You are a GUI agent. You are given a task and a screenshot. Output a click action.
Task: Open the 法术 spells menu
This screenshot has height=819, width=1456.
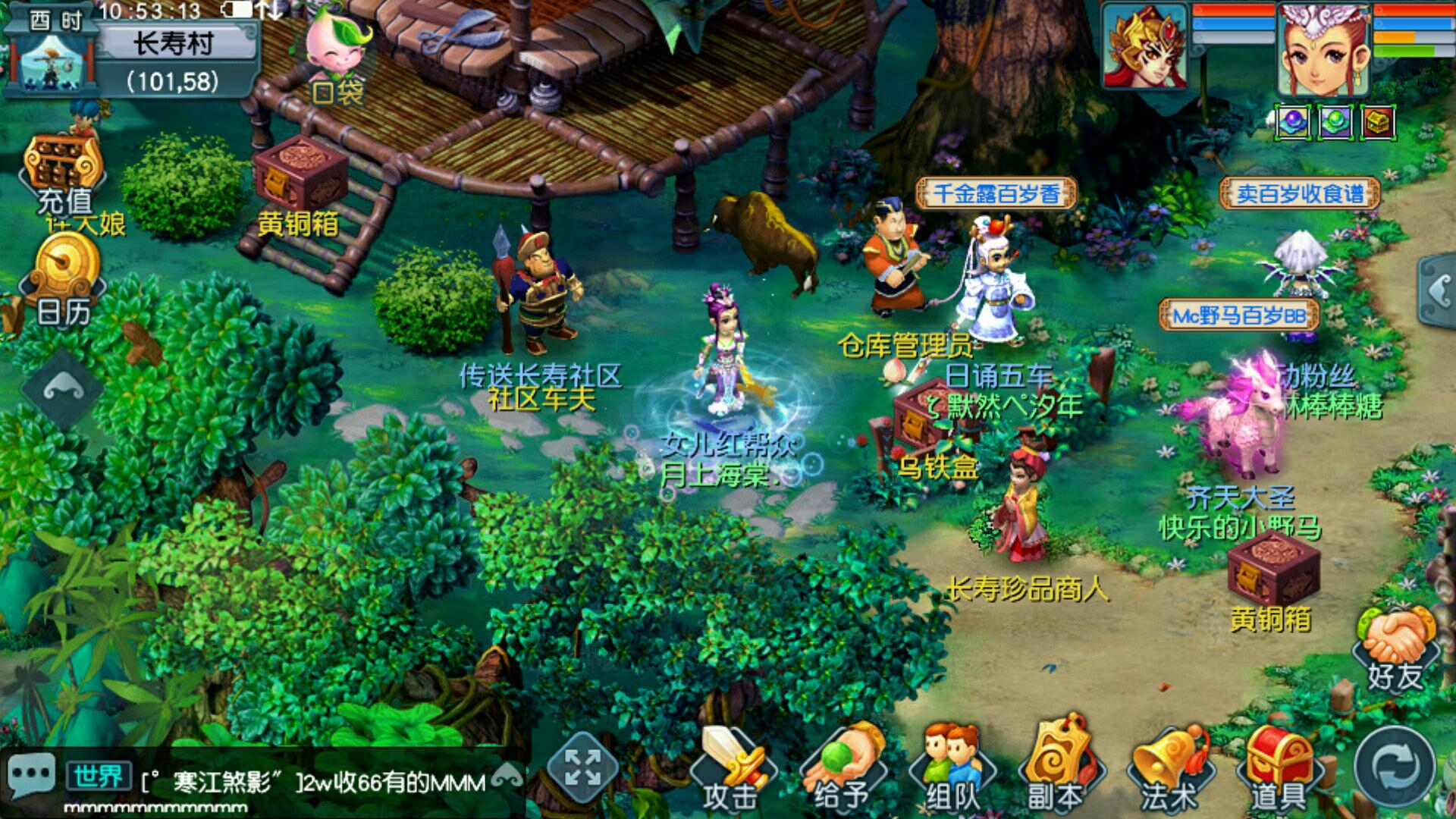[x=1169, y=767]
